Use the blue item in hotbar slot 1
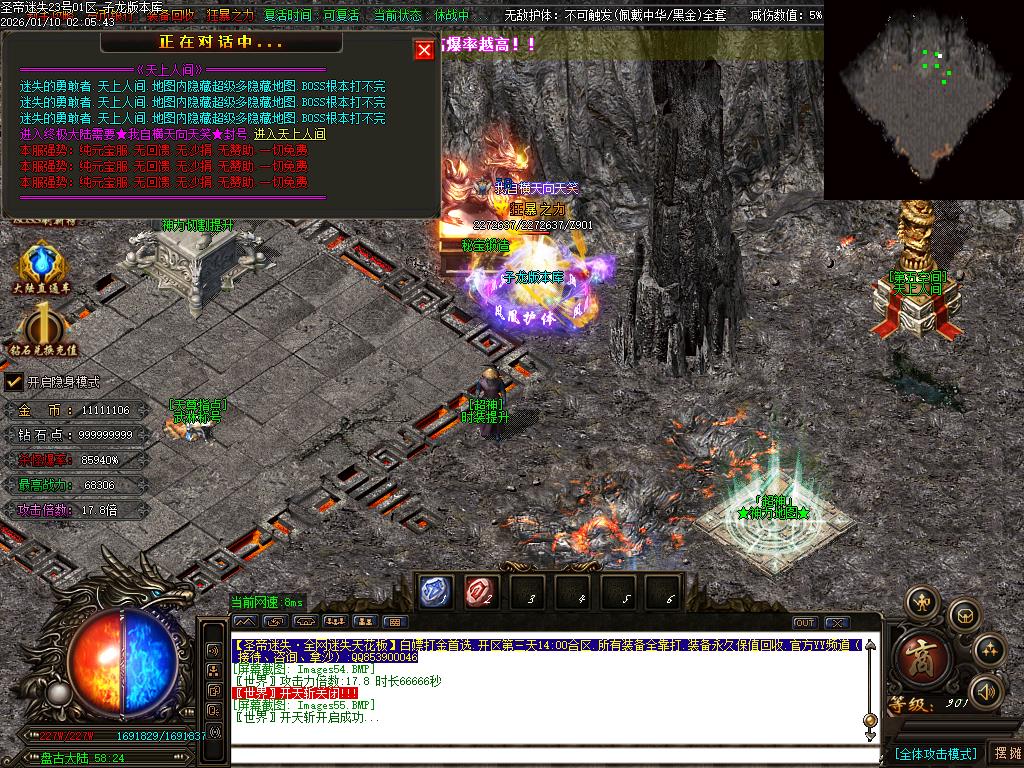The image size is (1024, 768). [436, 591]
